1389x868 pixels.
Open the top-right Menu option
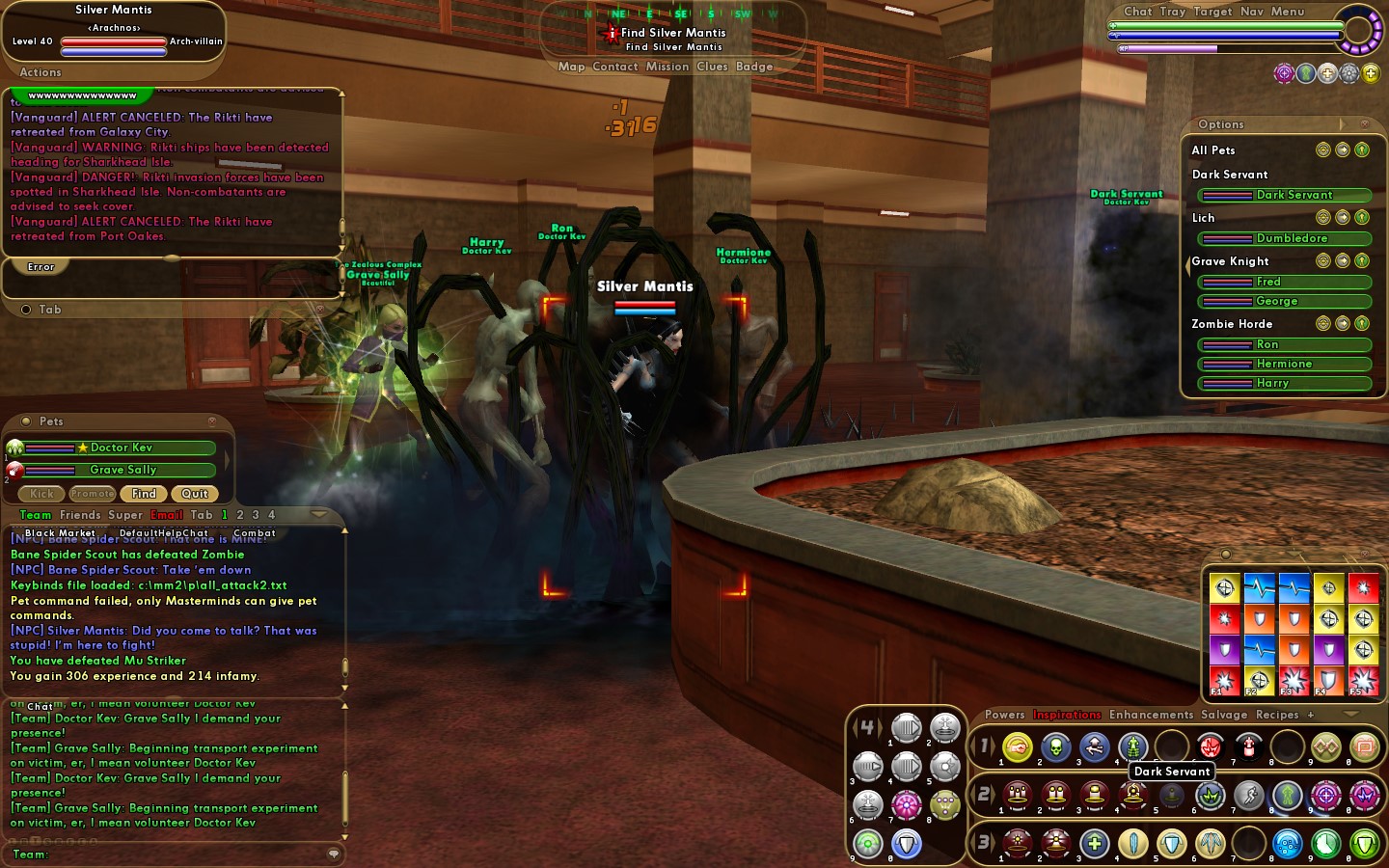tap(1288, 12)
